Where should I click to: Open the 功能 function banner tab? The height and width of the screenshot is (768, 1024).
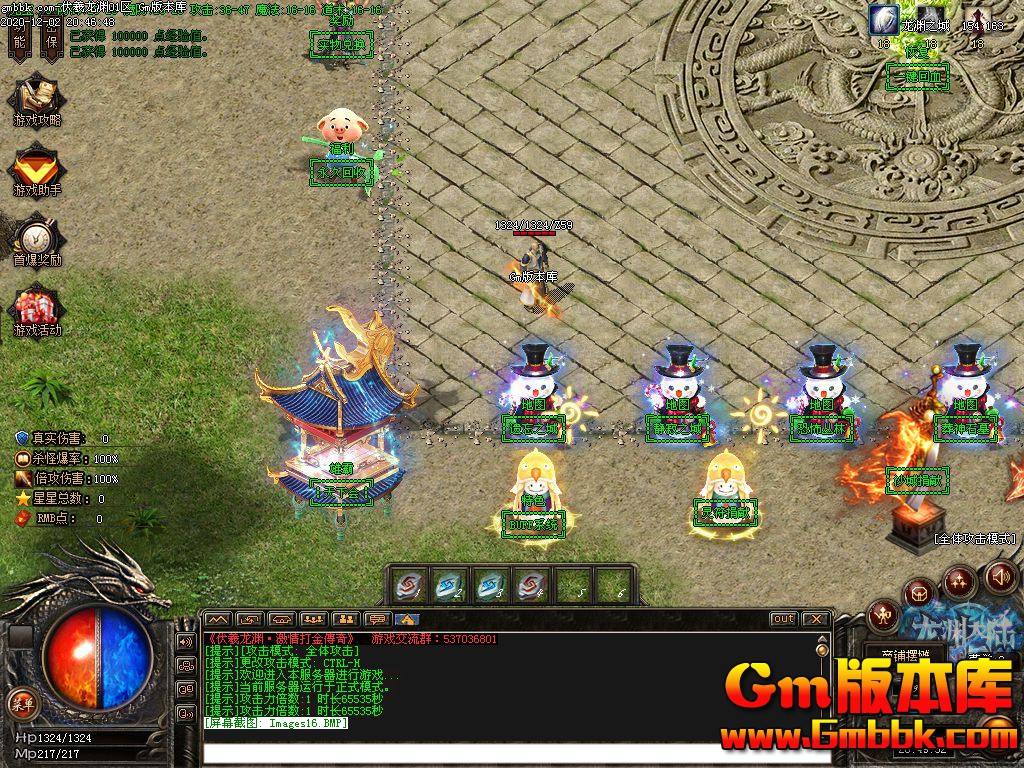(x=19, y=37)
